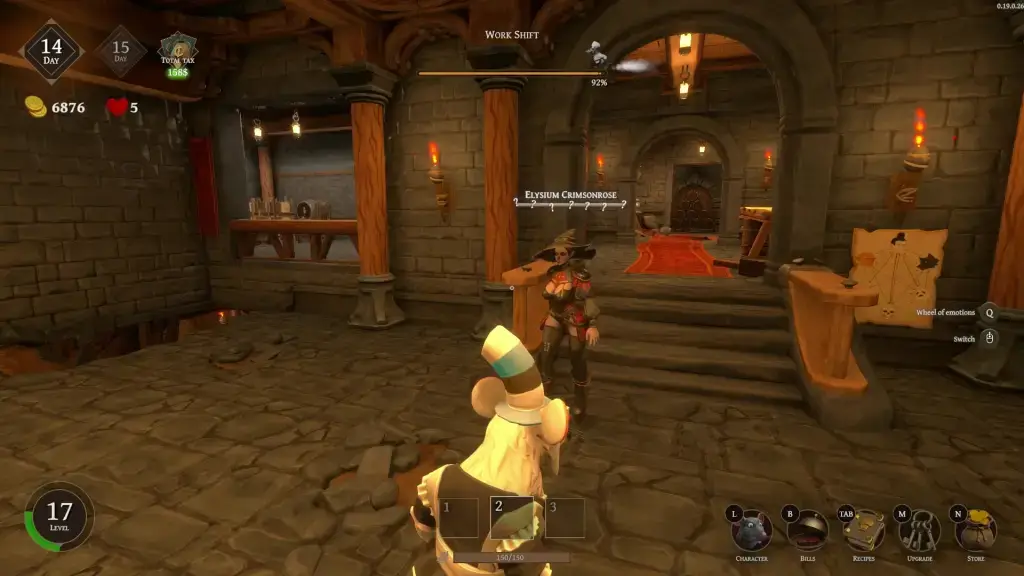Select hotbar slot 3
The image size is (1024, 576).
(564, 516)
